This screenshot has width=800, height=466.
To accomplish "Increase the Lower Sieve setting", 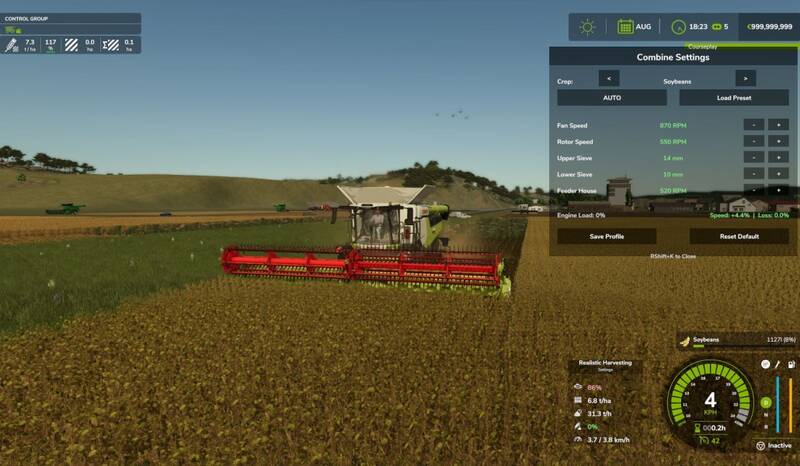I will point(777,174).
